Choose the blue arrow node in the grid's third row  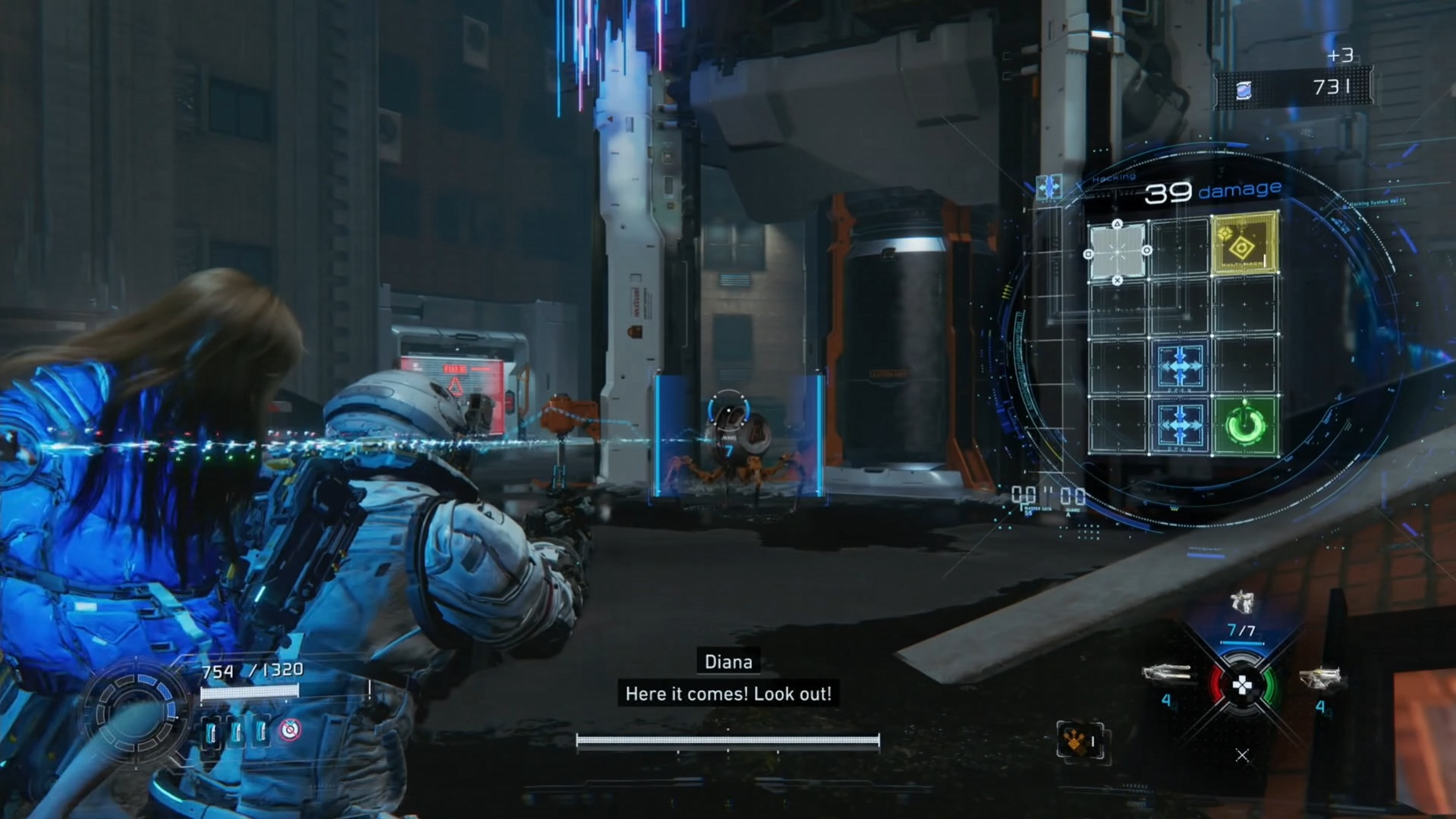pyautogui.click(x=1180, y=367)
